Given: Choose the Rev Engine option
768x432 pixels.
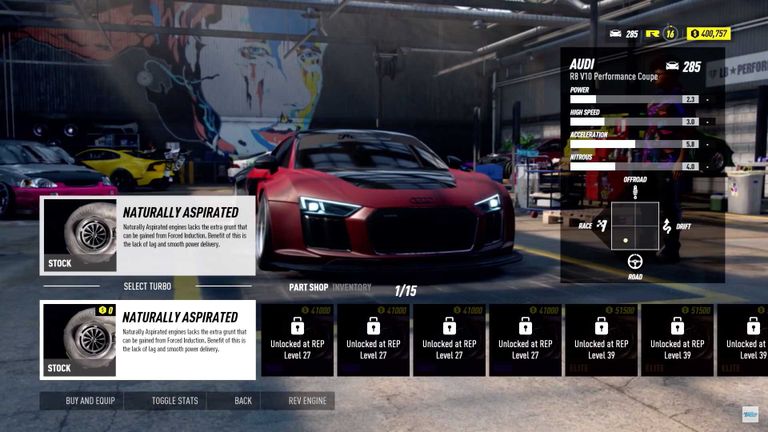Looking at the screenshot, I should tap(307, 401).
